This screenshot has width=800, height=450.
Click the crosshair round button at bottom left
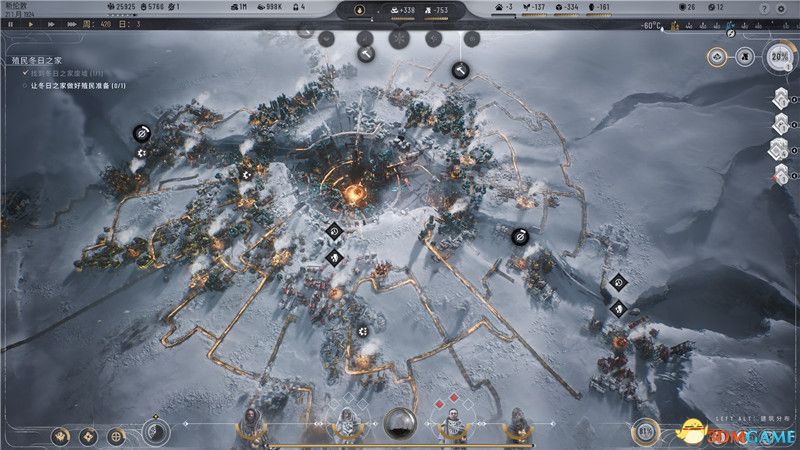click(117, 435)
